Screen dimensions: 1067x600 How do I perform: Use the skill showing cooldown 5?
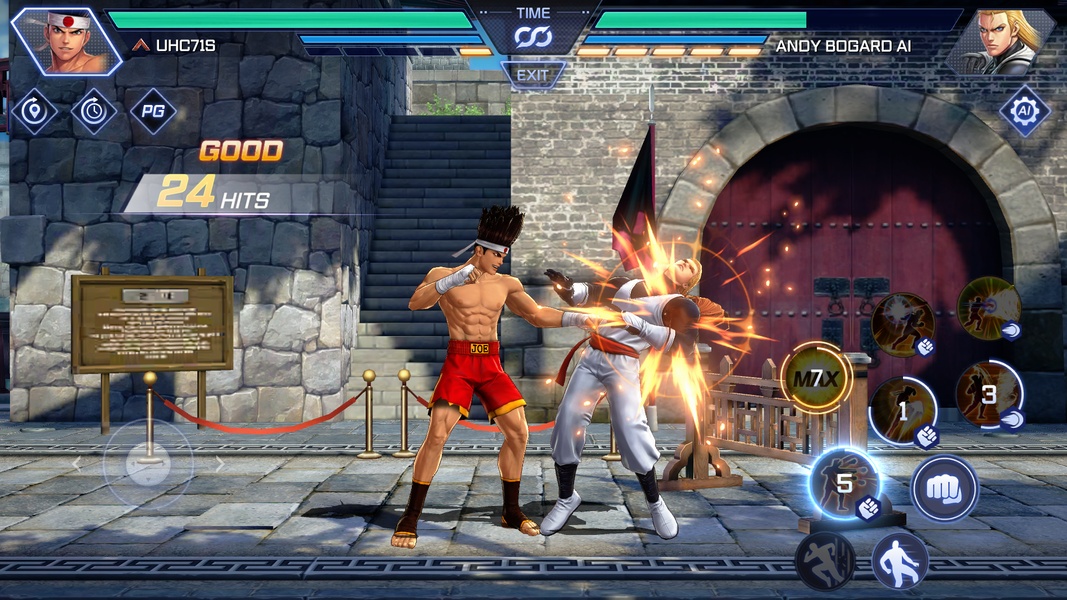point(843,484)
